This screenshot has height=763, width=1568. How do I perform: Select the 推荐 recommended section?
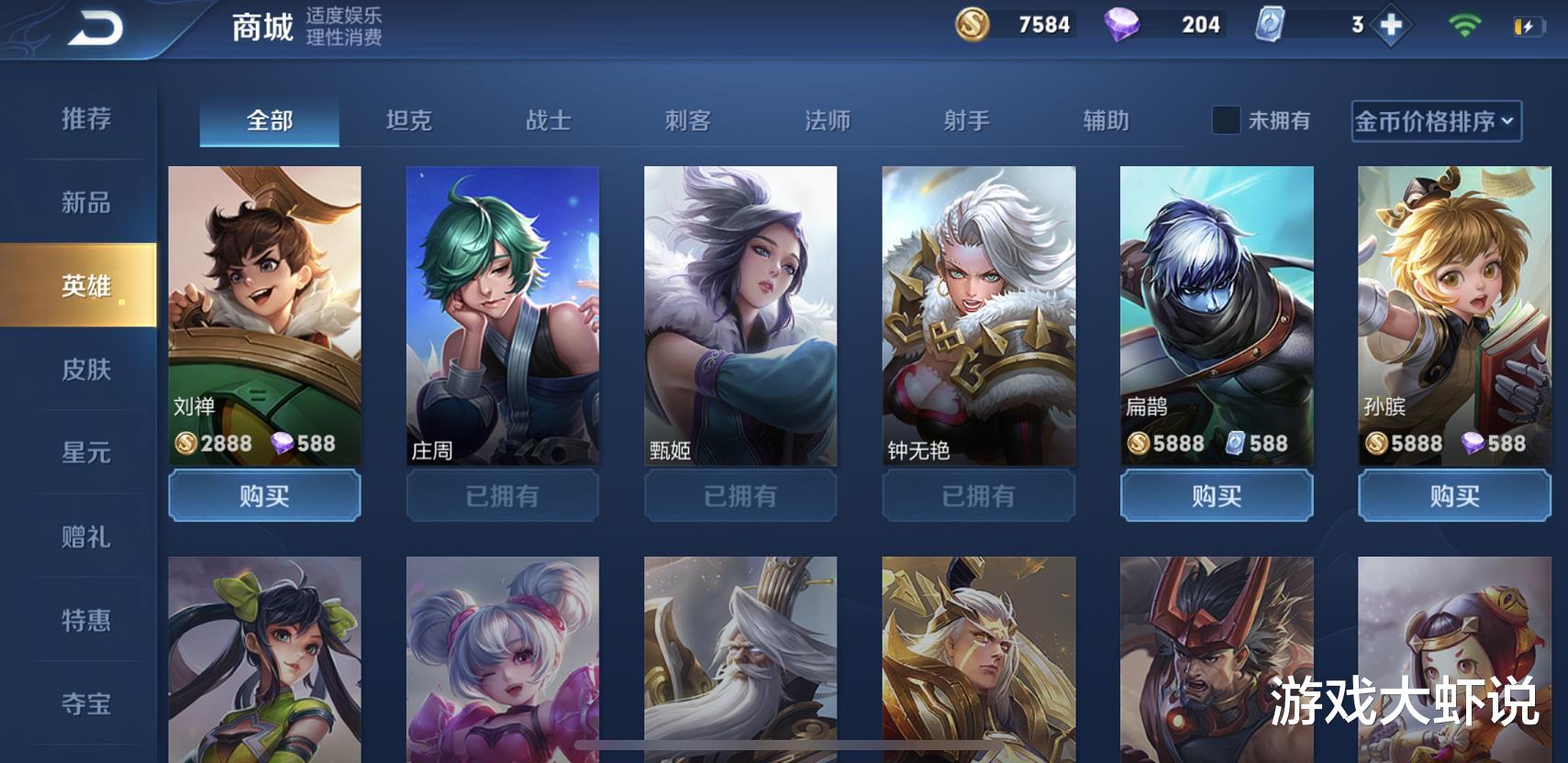pos(86,120)
